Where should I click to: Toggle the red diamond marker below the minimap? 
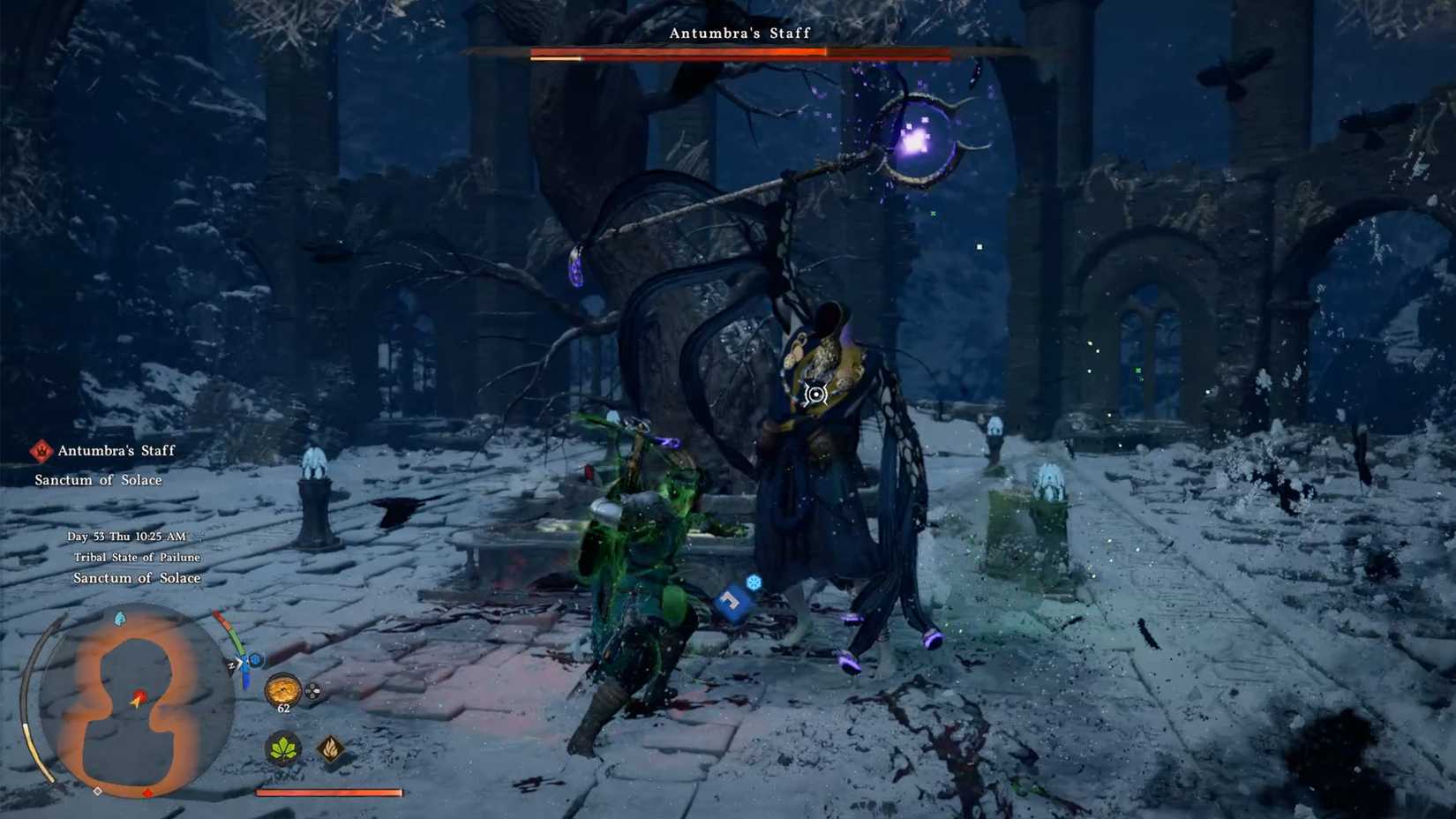coord(148,793)
